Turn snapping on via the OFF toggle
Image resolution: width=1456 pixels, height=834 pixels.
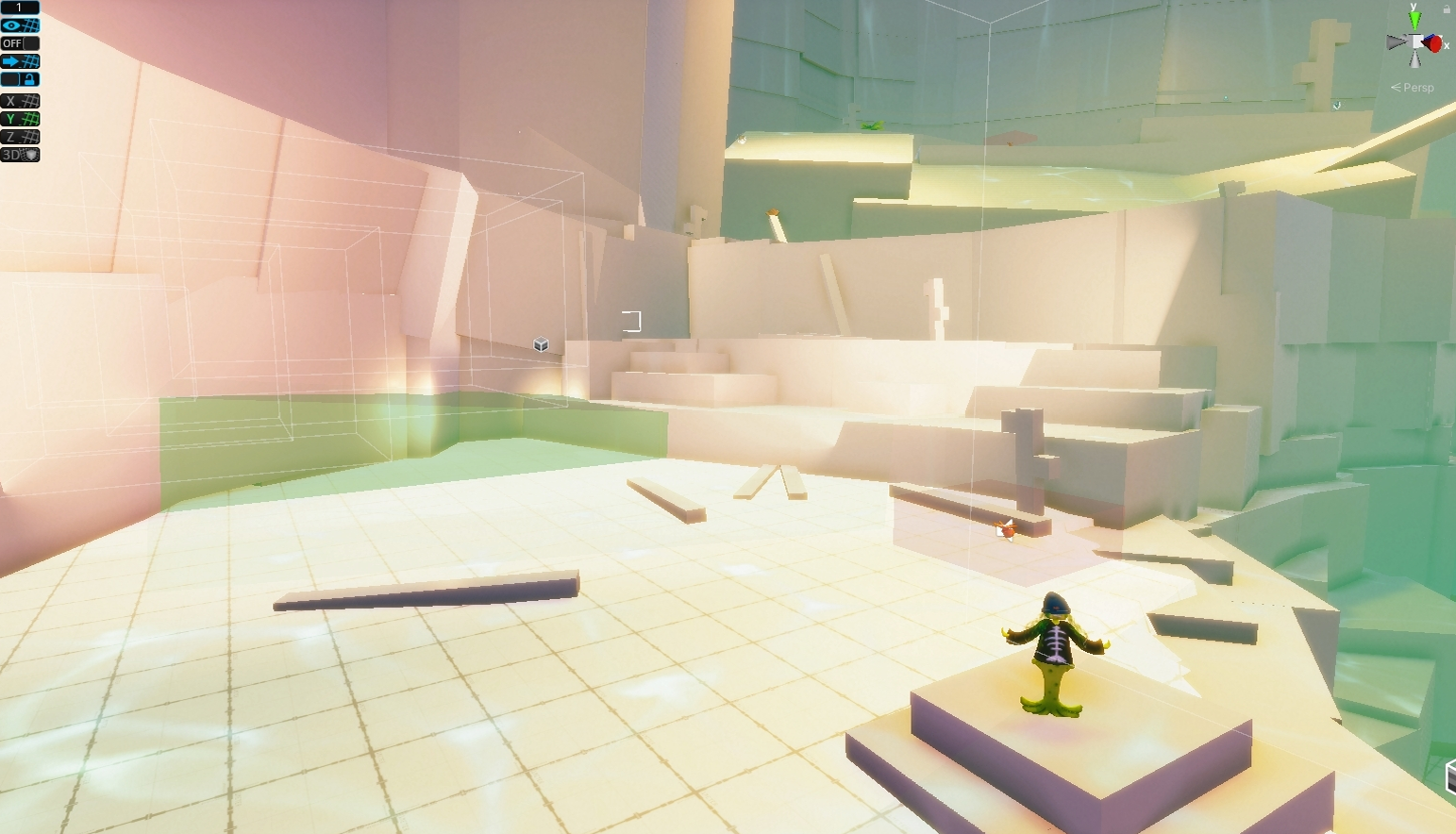(x=13, y=42)
